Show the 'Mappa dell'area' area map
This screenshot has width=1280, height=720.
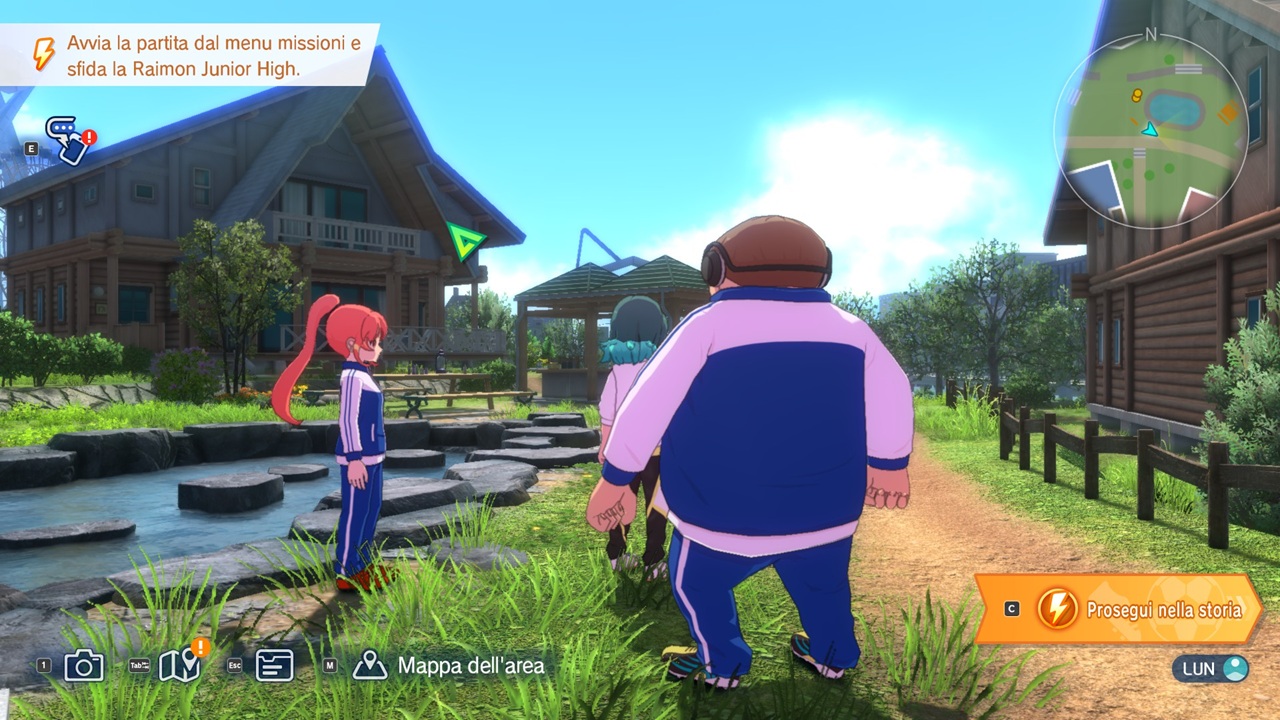click(452, 666)
